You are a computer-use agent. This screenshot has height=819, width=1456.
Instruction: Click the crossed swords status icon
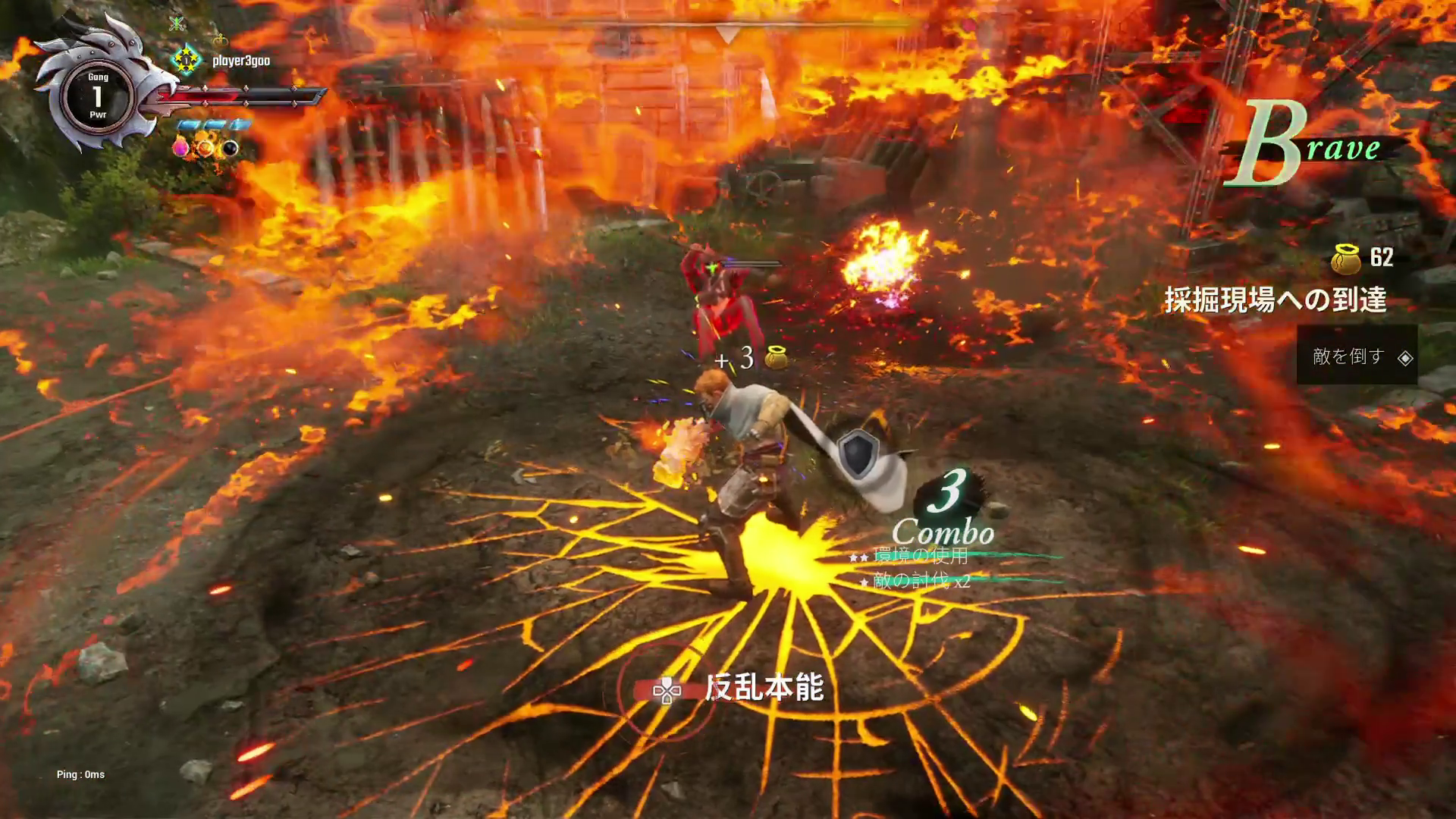[177, 24]
